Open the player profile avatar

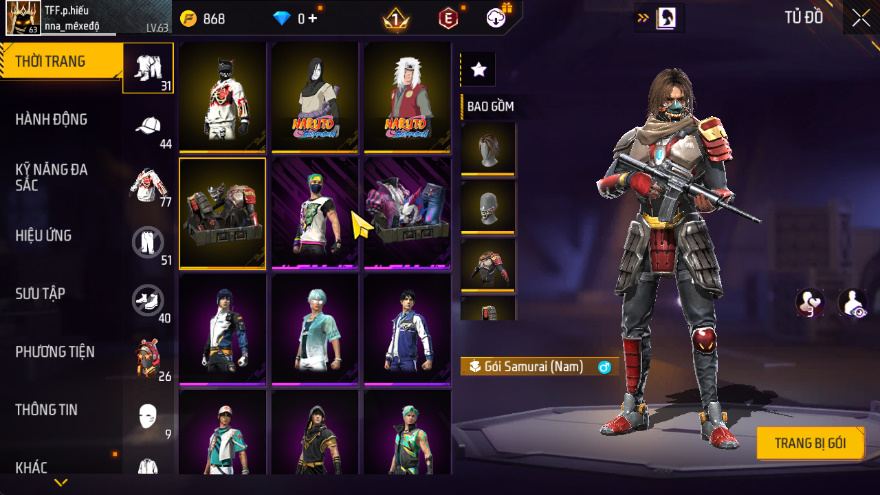(x=22, y=17)
